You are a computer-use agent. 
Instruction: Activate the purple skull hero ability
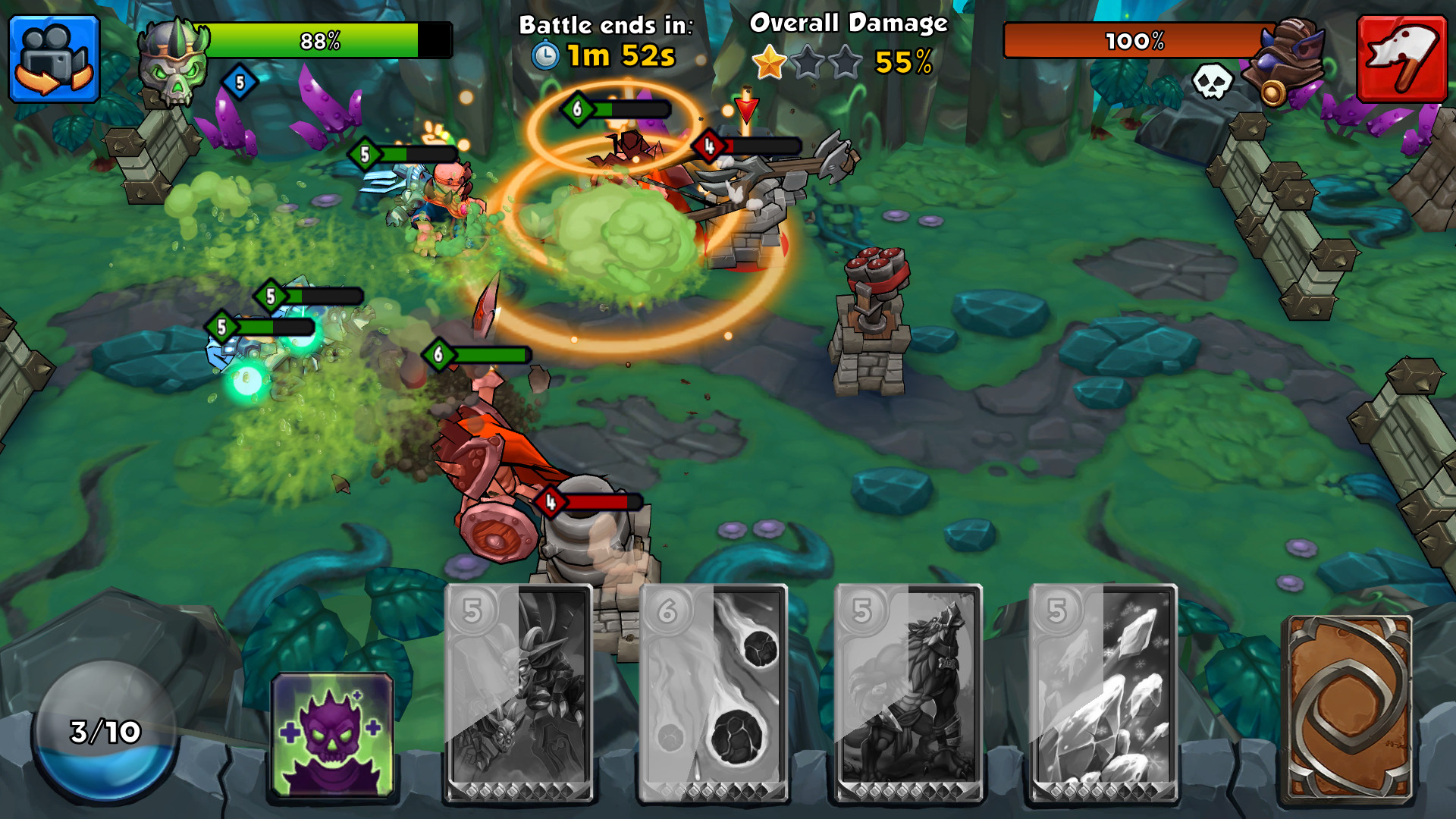coord(332,736)
